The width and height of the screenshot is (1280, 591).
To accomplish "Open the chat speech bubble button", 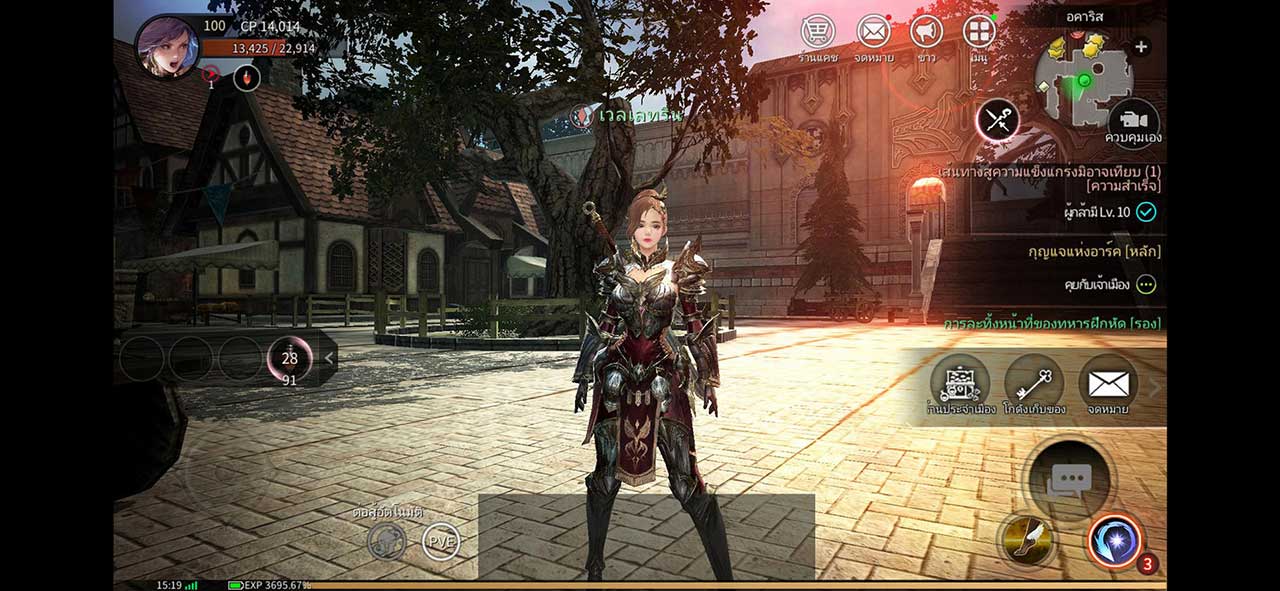I will tap(1068, 479).
